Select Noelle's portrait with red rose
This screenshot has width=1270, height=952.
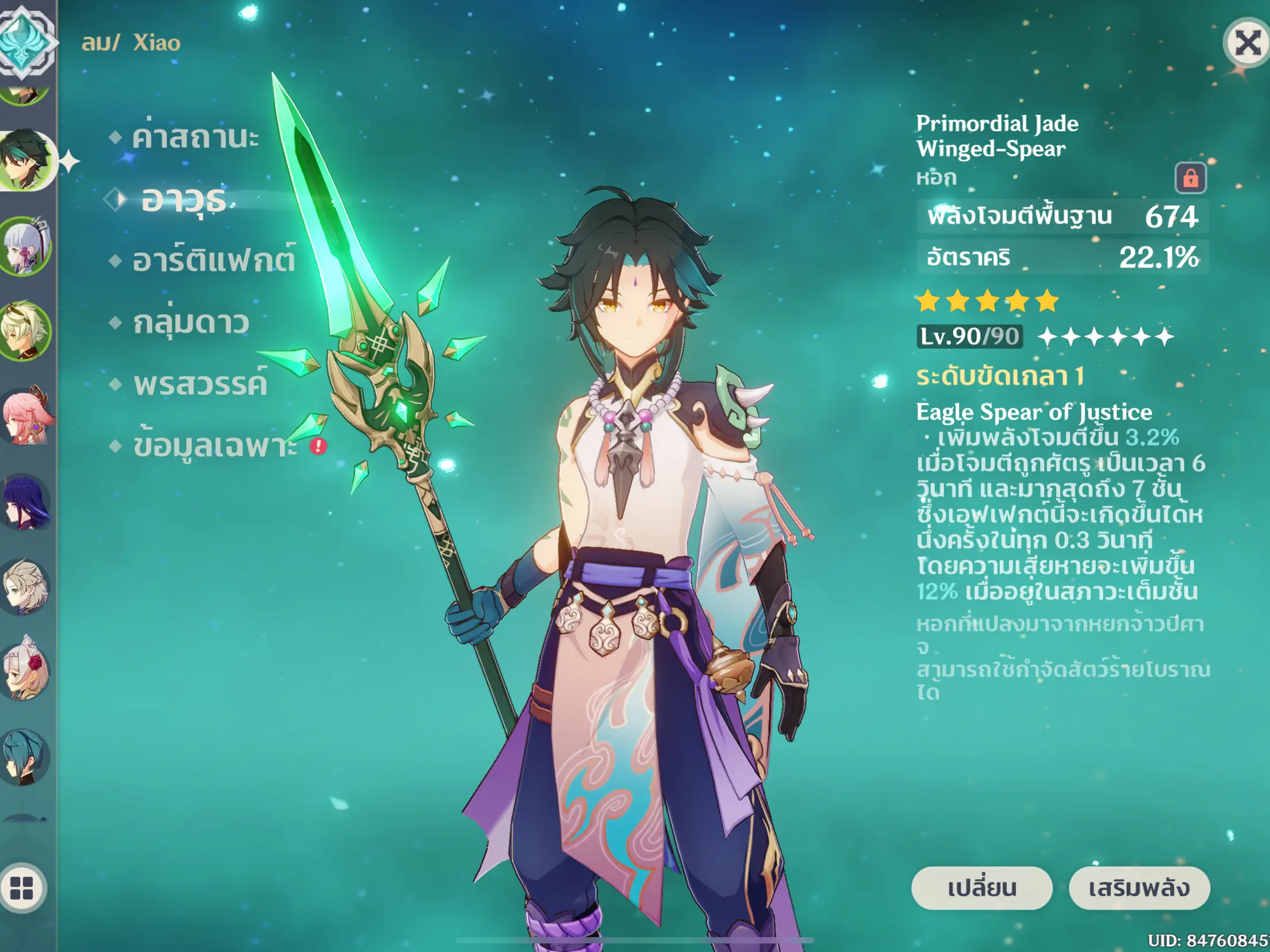tap(26, 670)
